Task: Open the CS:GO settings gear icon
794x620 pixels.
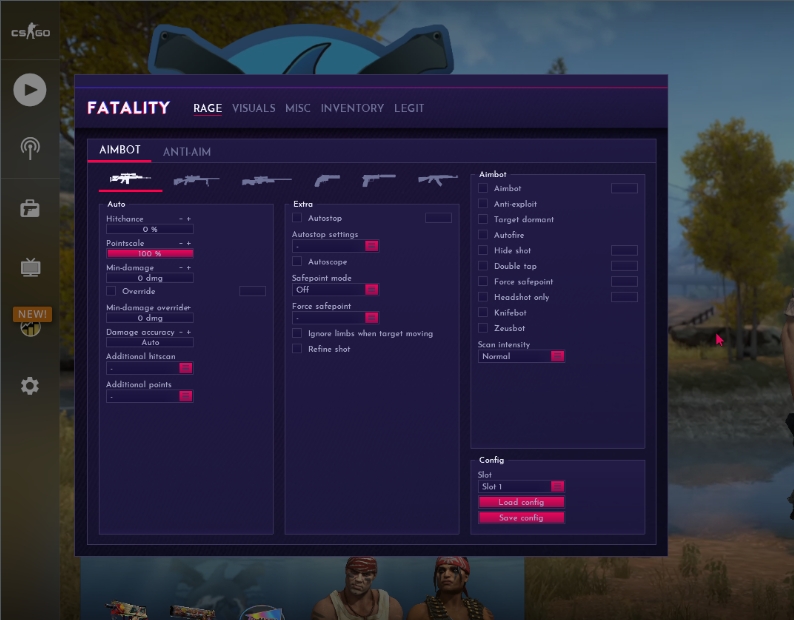Action: coord(30,386)
